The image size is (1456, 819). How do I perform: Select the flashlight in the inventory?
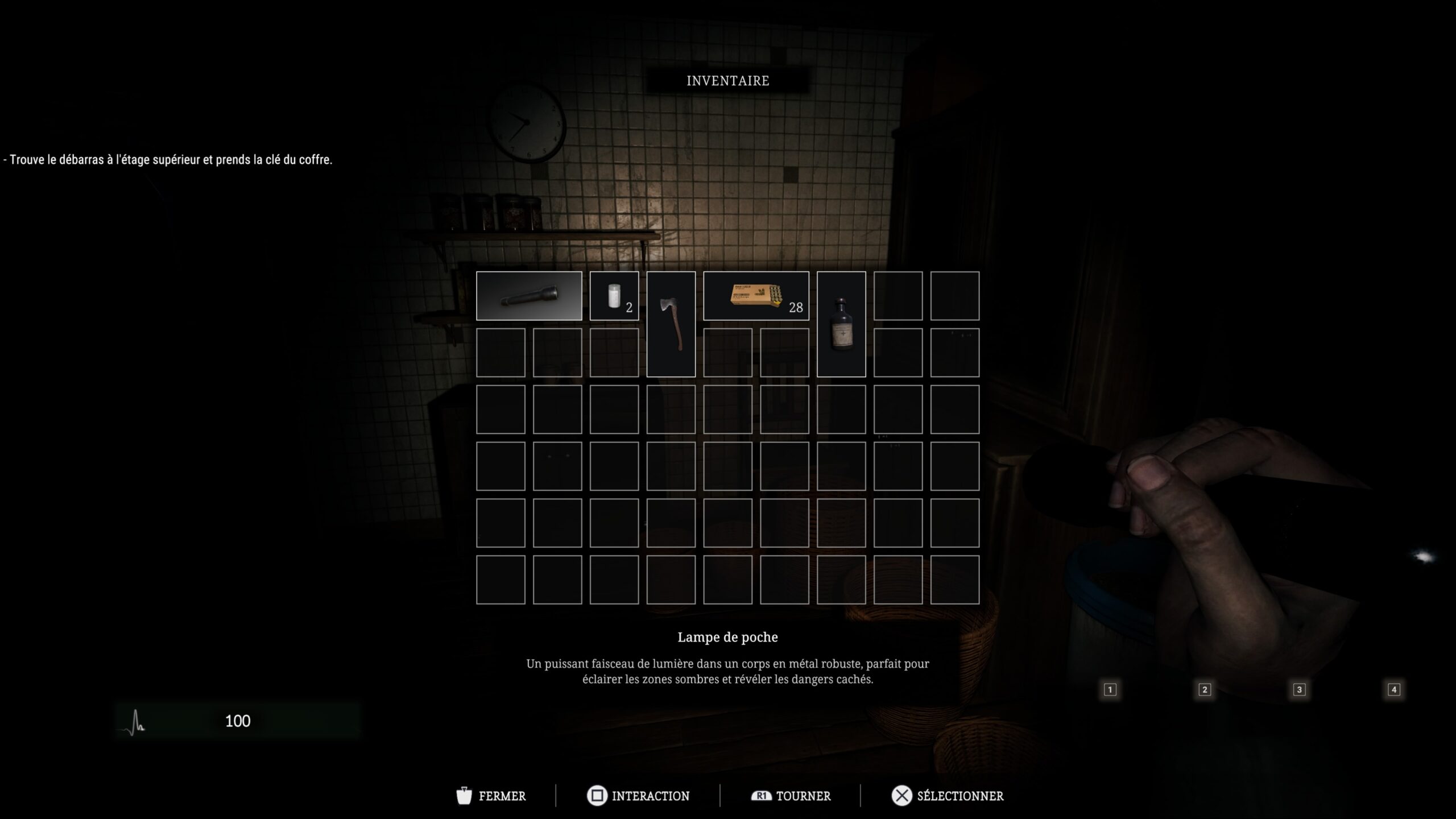tap(529, 296)
